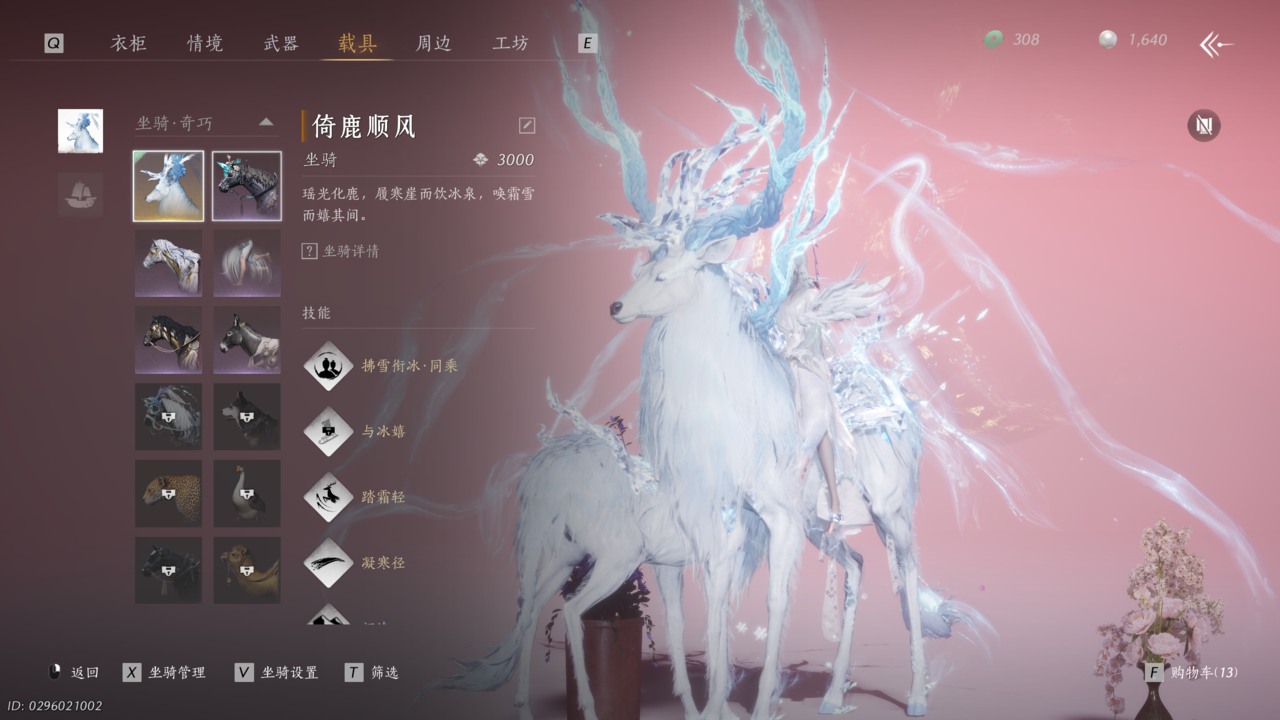Choose the camel mount thumbnail
Viewport: 1280px width, 720px height.
[x=246, y=570]
